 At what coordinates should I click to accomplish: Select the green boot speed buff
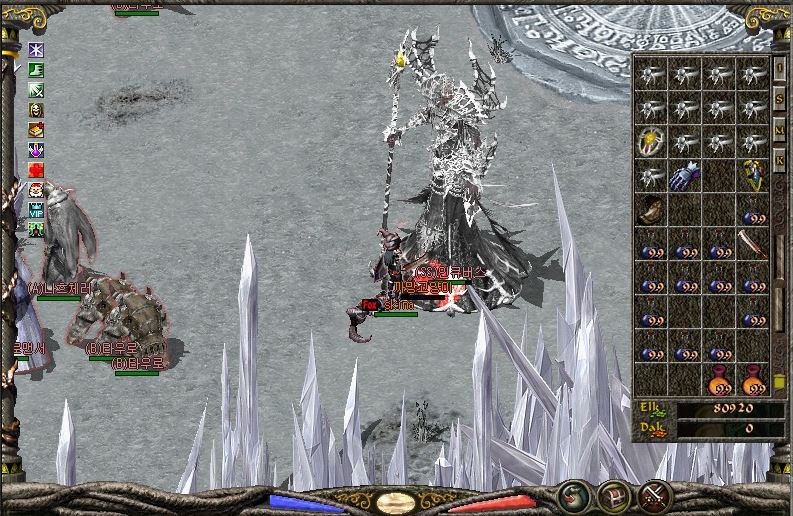pos(36,70)
